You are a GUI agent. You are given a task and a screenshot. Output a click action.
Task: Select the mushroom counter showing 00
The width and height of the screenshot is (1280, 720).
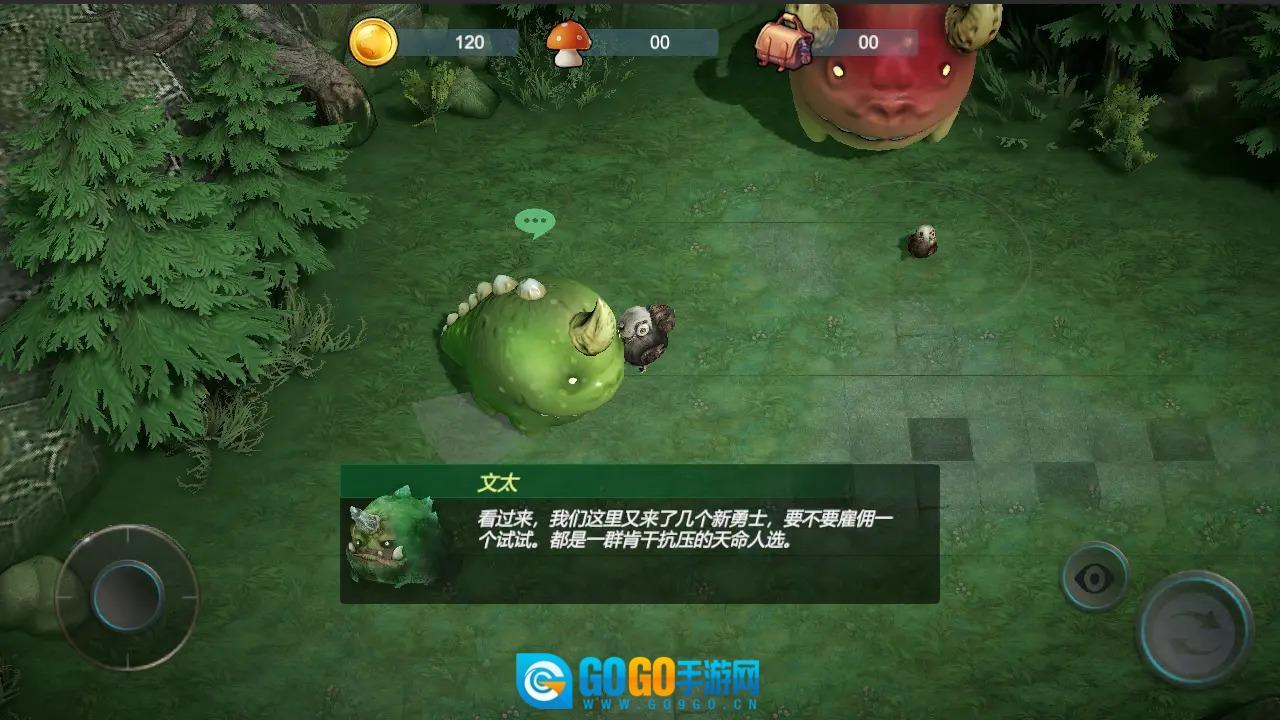[x=660, y=42]
